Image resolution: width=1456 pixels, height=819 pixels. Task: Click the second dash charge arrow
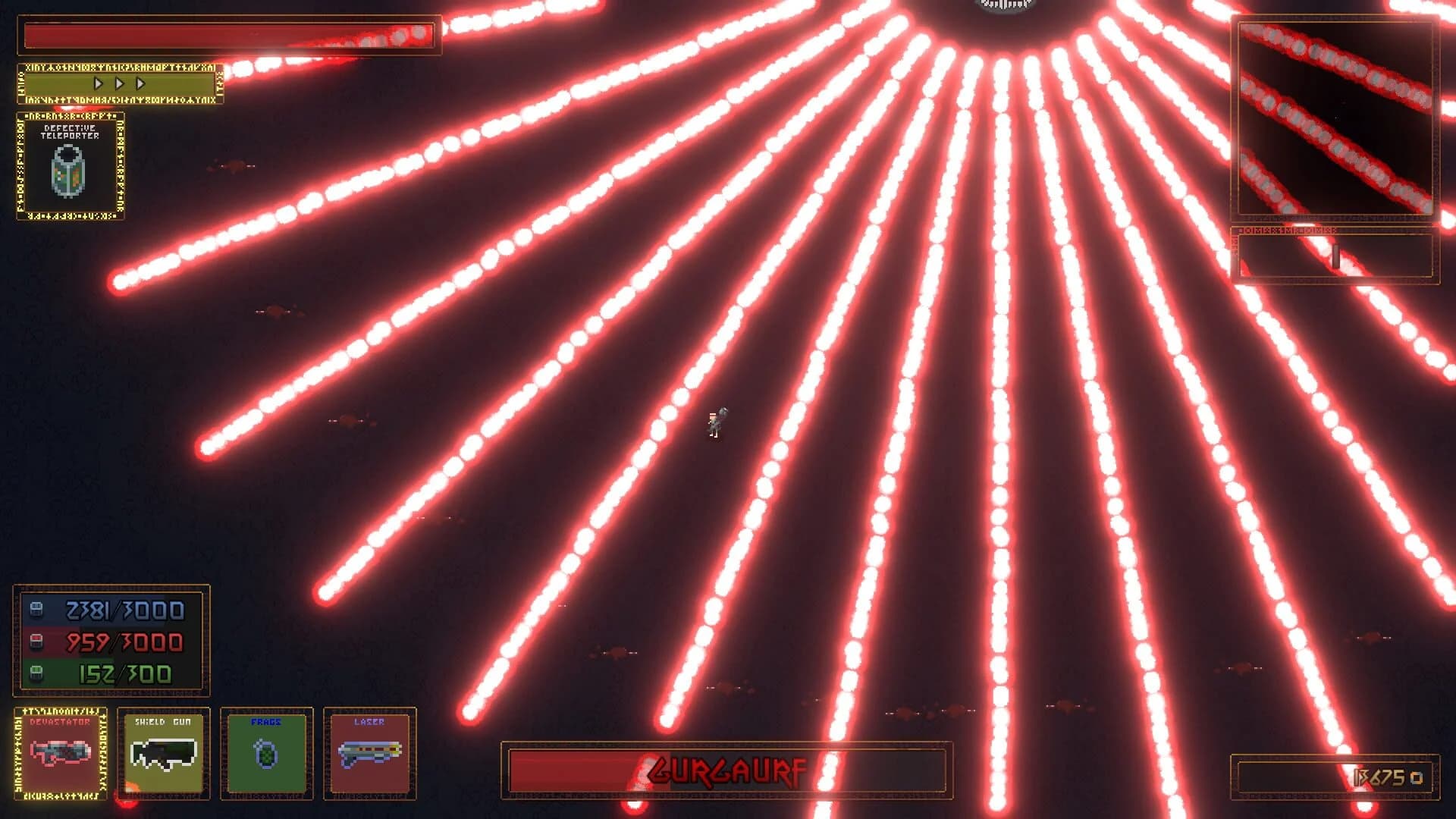(120, 85)
